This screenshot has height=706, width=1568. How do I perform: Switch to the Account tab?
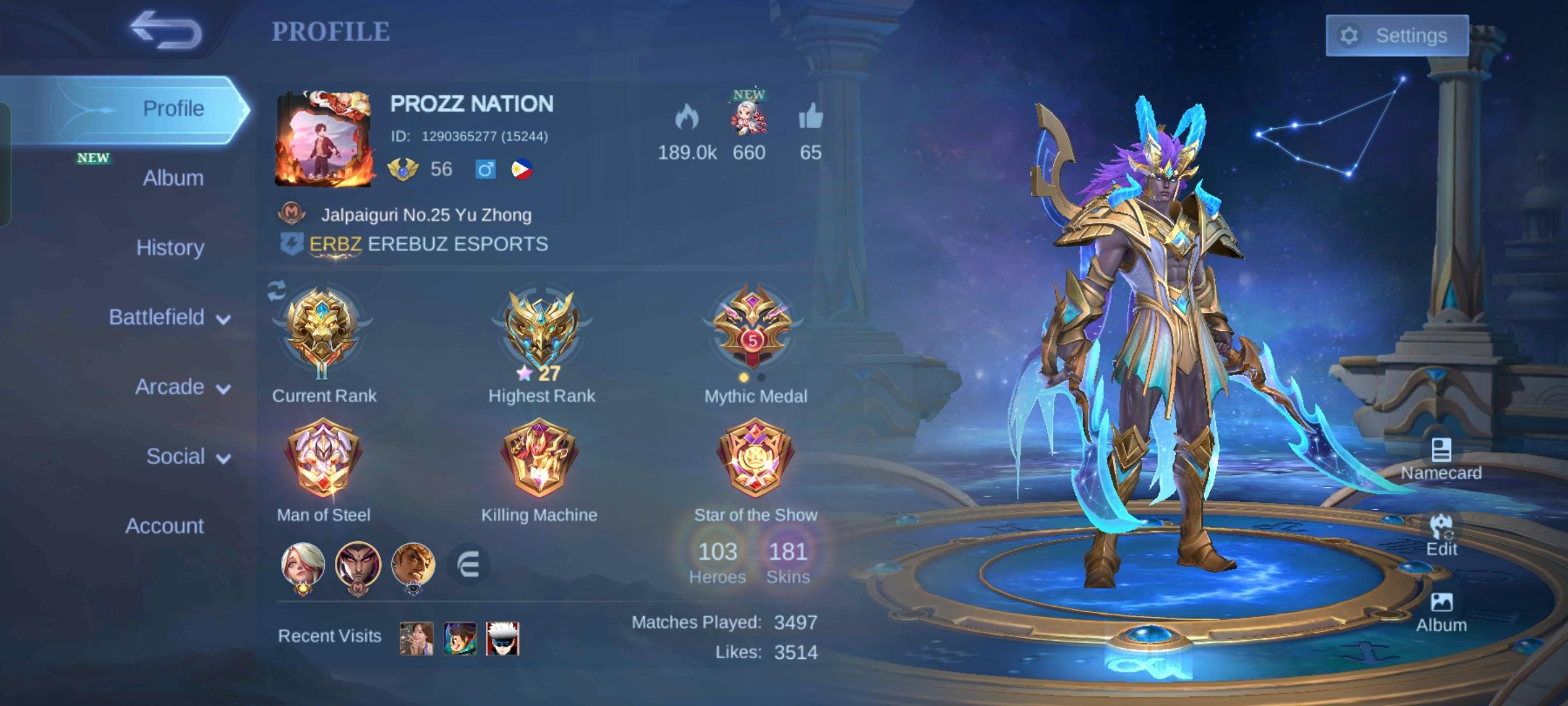(165, 526)
